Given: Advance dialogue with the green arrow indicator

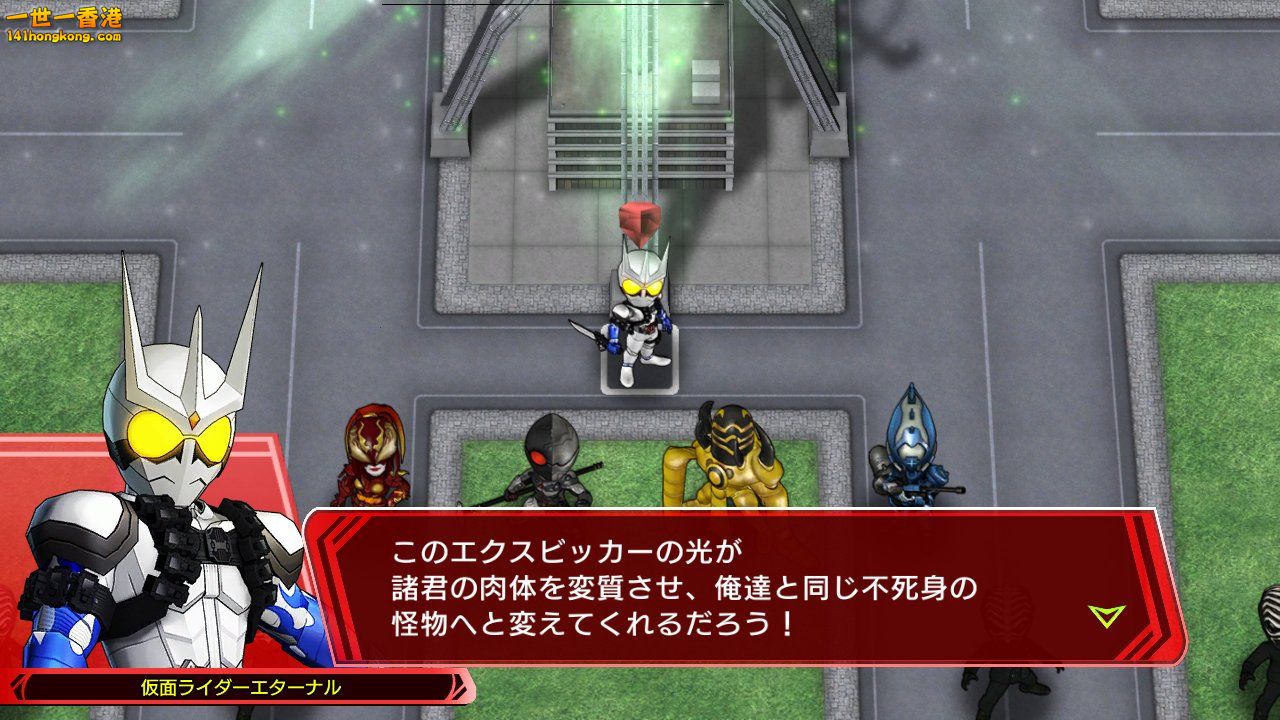Looking at the screenshot, I should click(x=1106, y=616).
